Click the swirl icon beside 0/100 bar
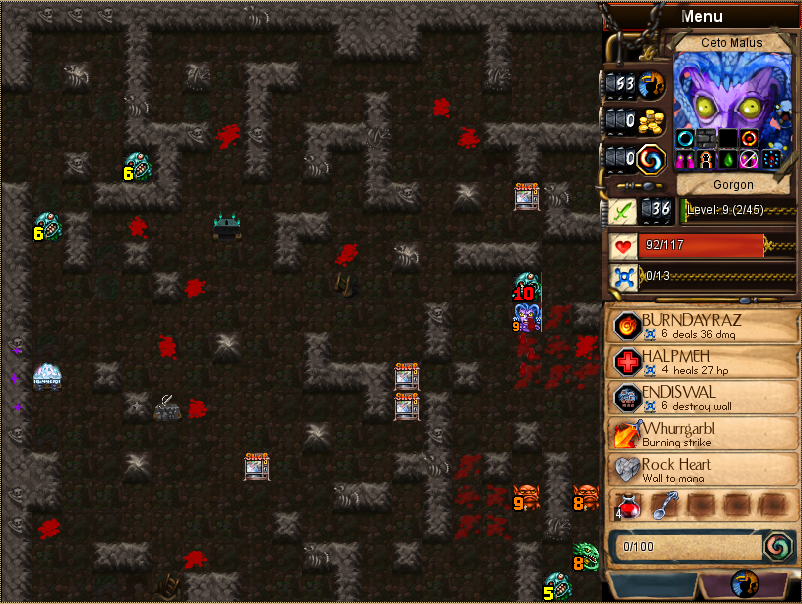Screen dimensions: 802x604 pyautogui.click(x=777, y=546)
